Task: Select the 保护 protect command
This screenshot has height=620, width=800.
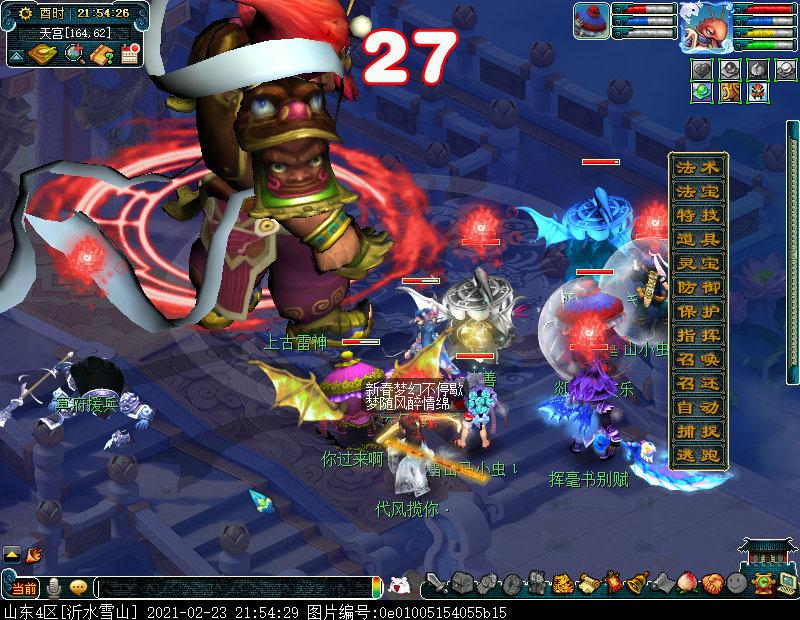Action: click(698, 311)
